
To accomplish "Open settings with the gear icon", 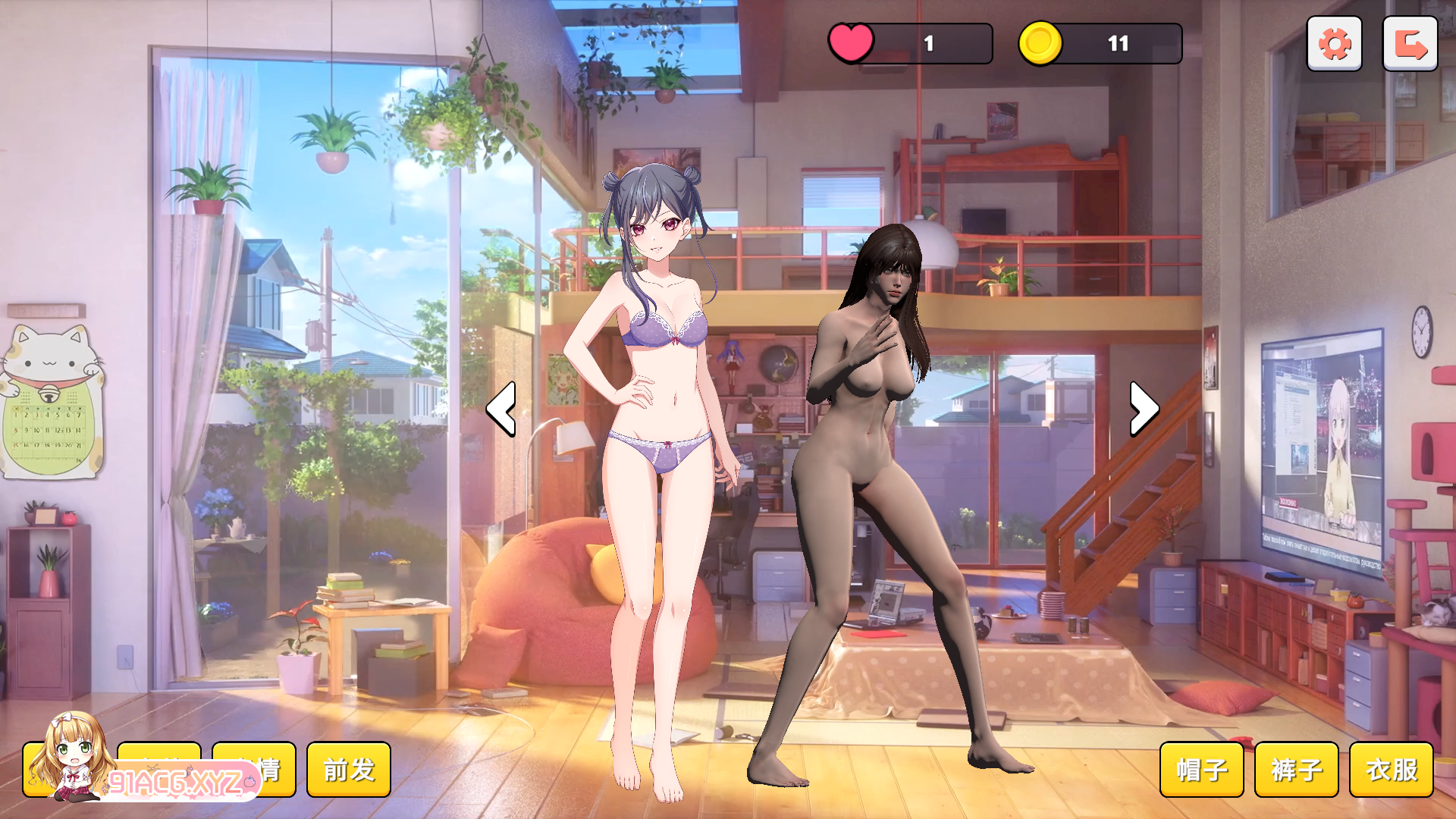I will (1334, 44).
